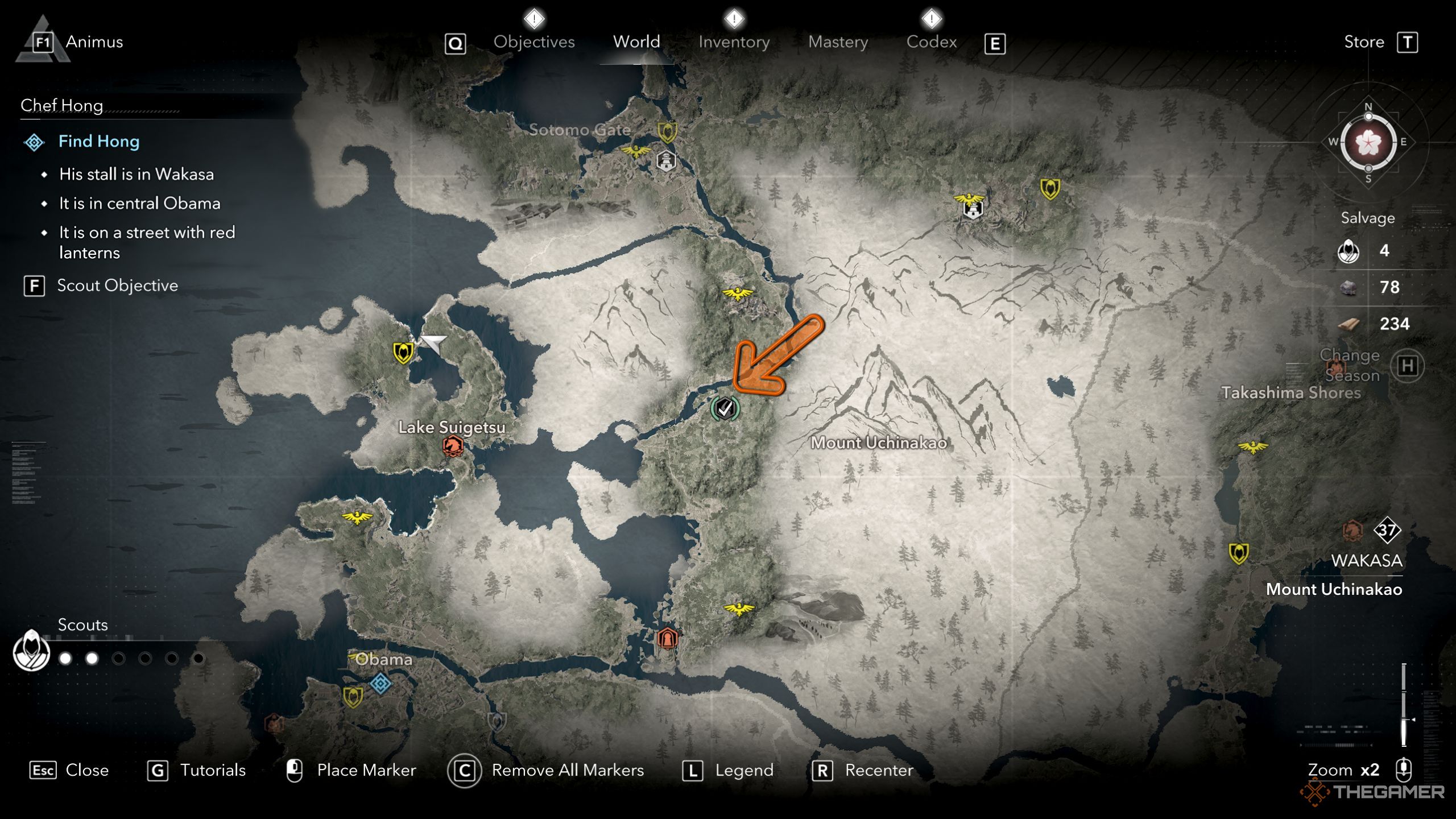The image size is (1456, 819).
Task: Recenter the map
Action: 879,770
